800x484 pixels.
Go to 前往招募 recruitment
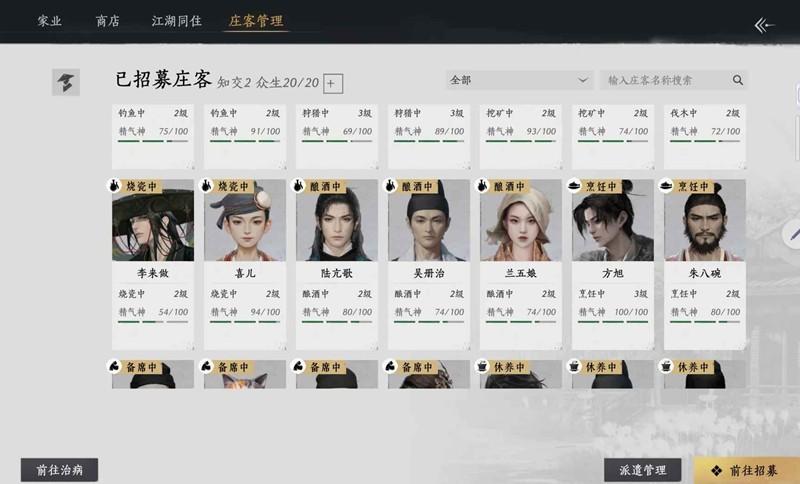[746, 470]
